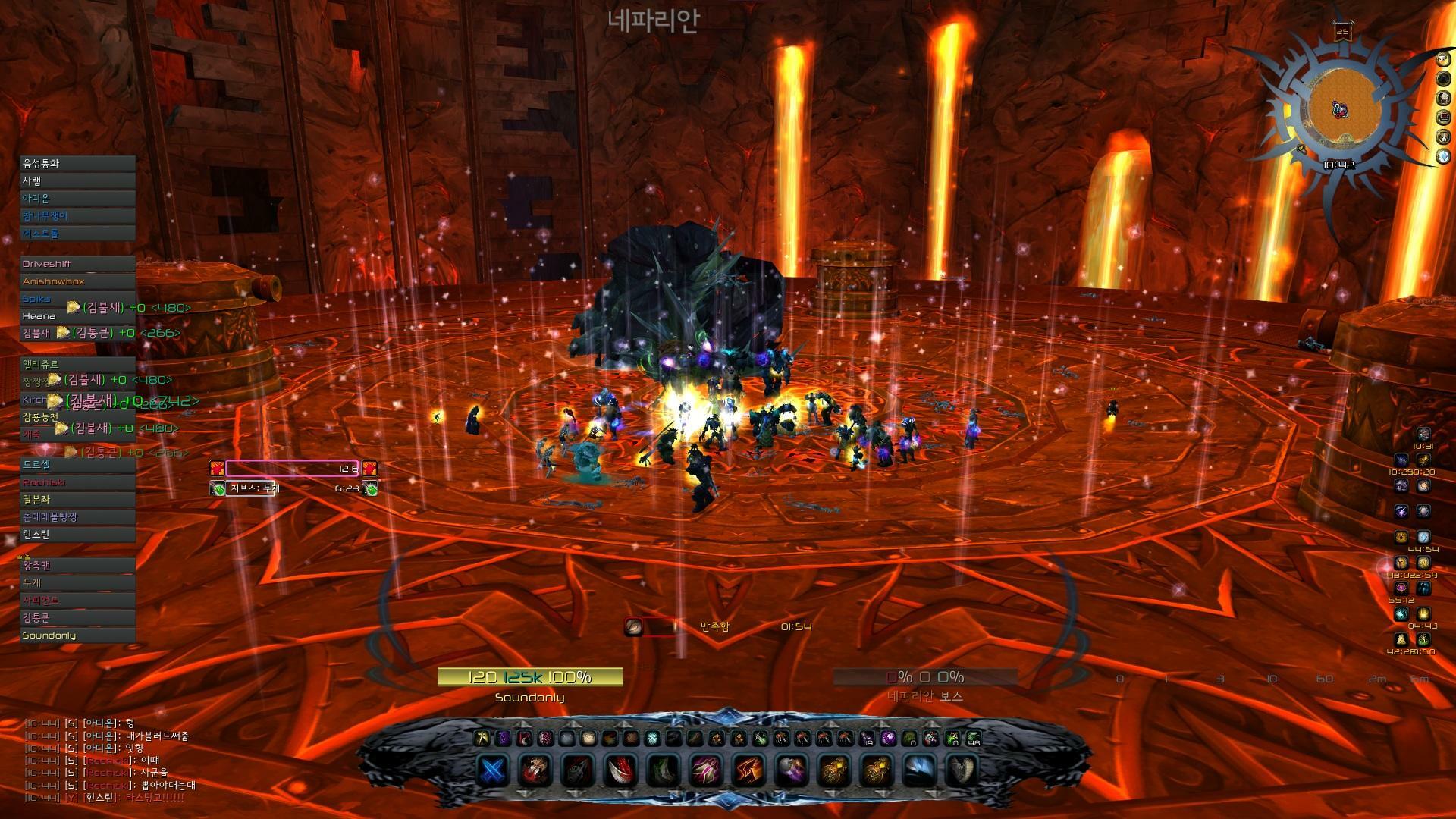Open the circular minimap
Image resolution: width=1456 pixels, height=819 pixels.
[1340, 110]
